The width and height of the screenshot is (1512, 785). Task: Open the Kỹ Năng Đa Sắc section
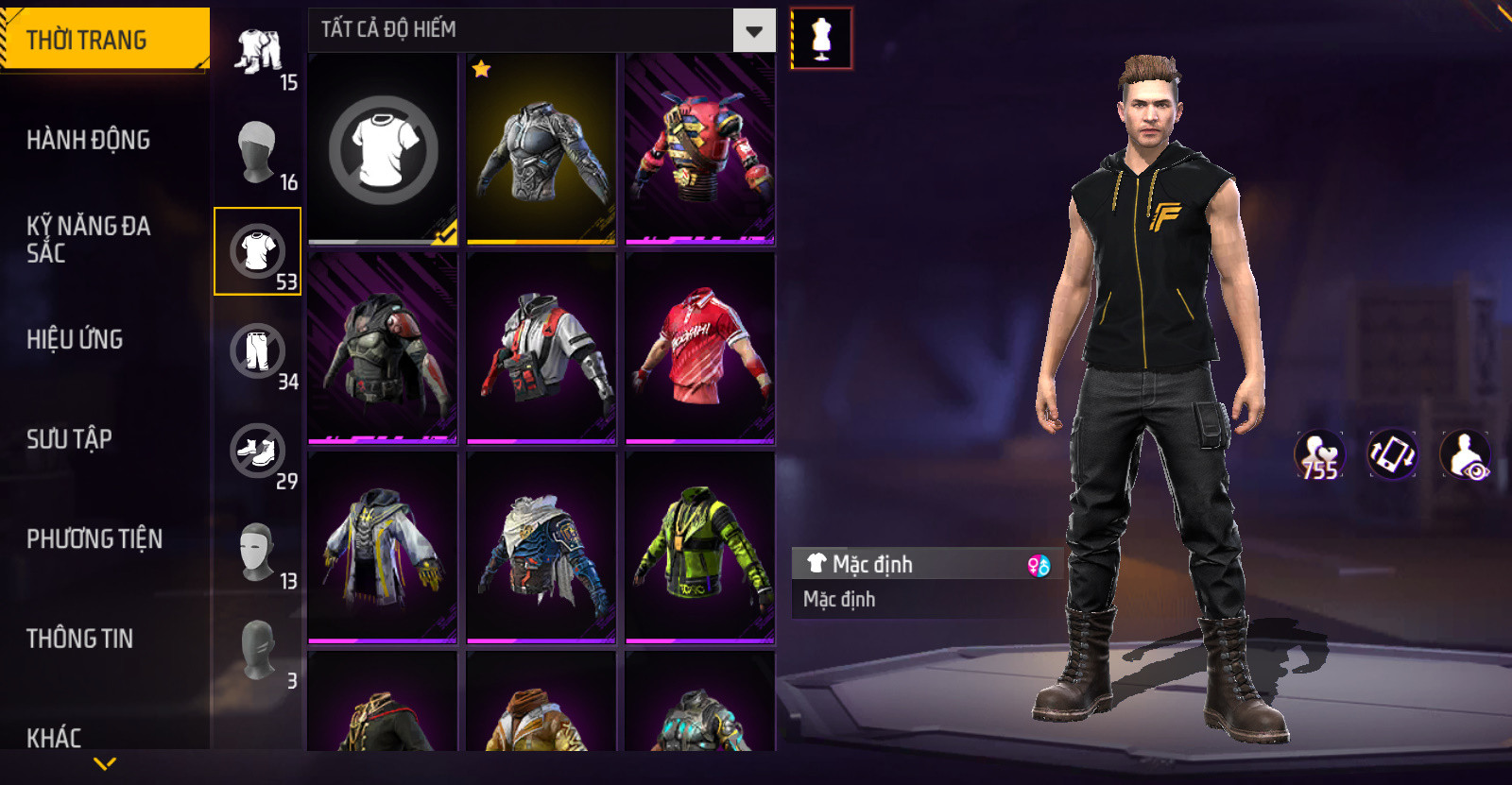click(88, 239)
